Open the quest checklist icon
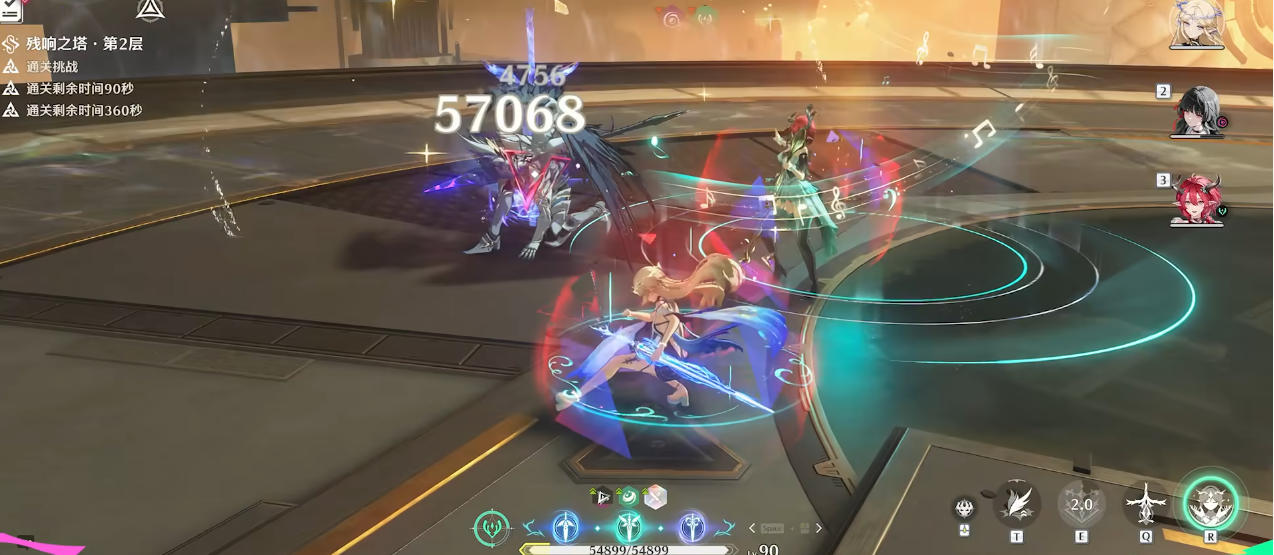 click(x=11, y=11)
